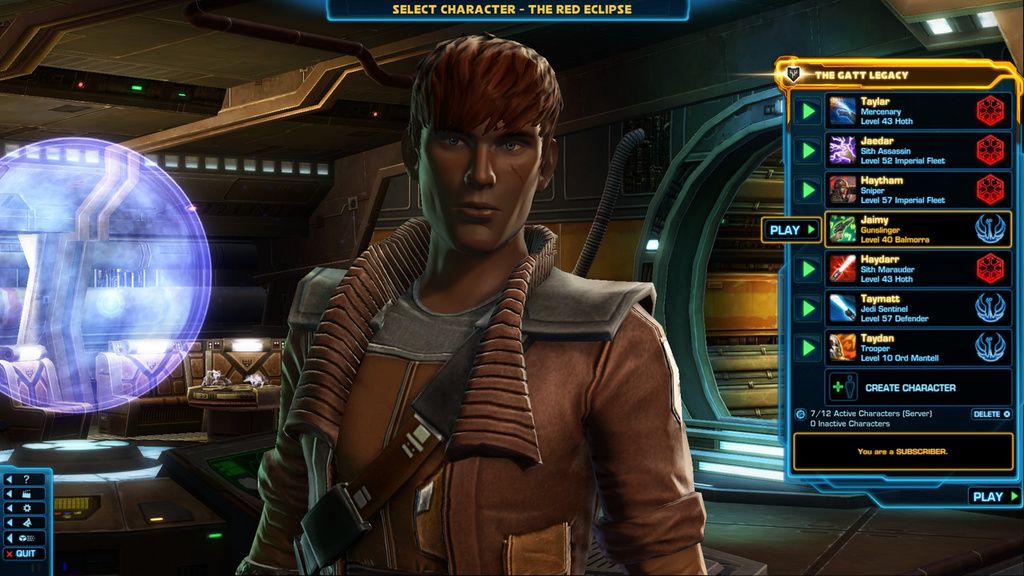Open the help question mark menu

[24, 479]
